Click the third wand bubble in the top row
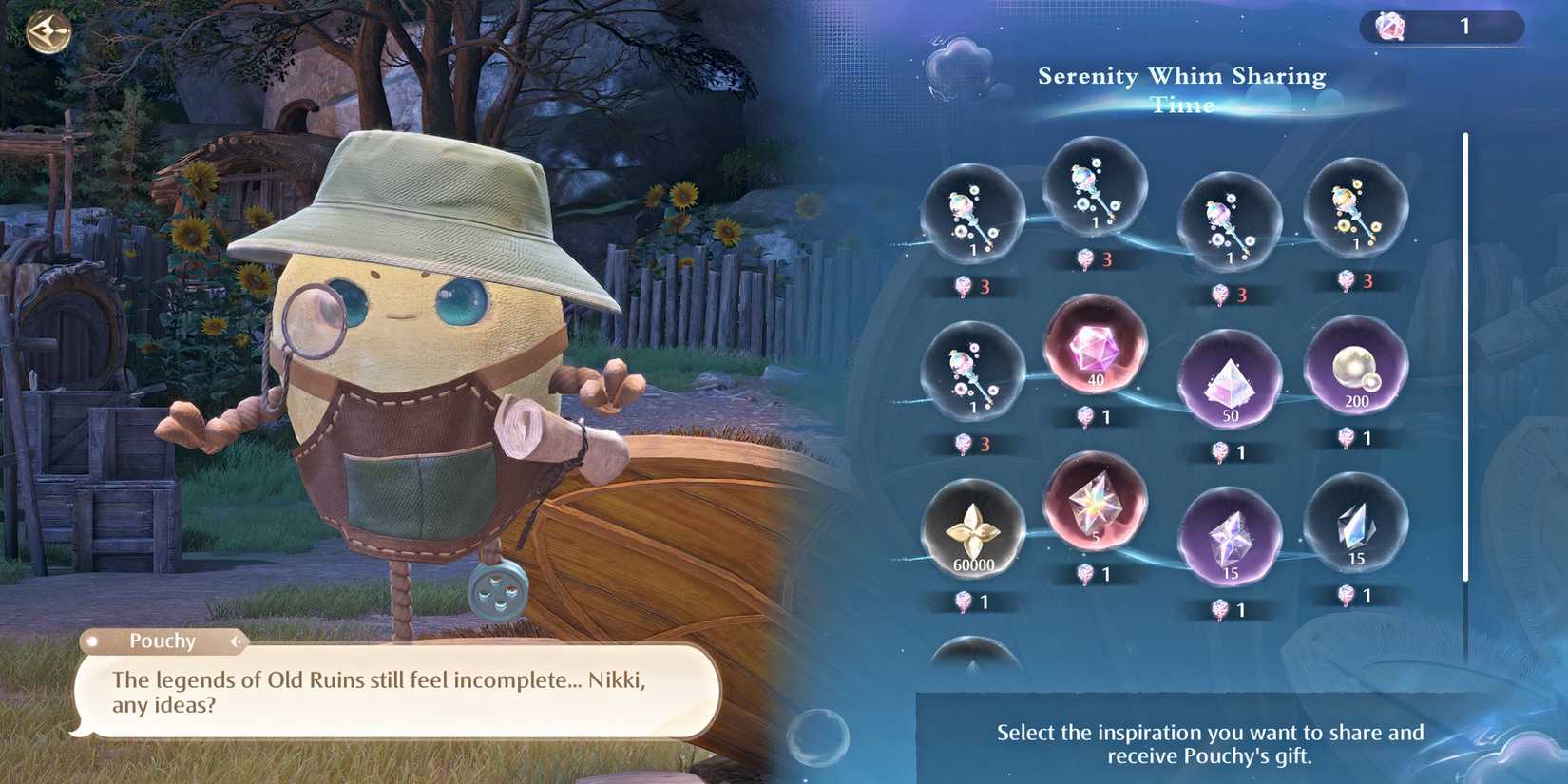This screenshot has height=784, width=1568. coord(1229,217)
